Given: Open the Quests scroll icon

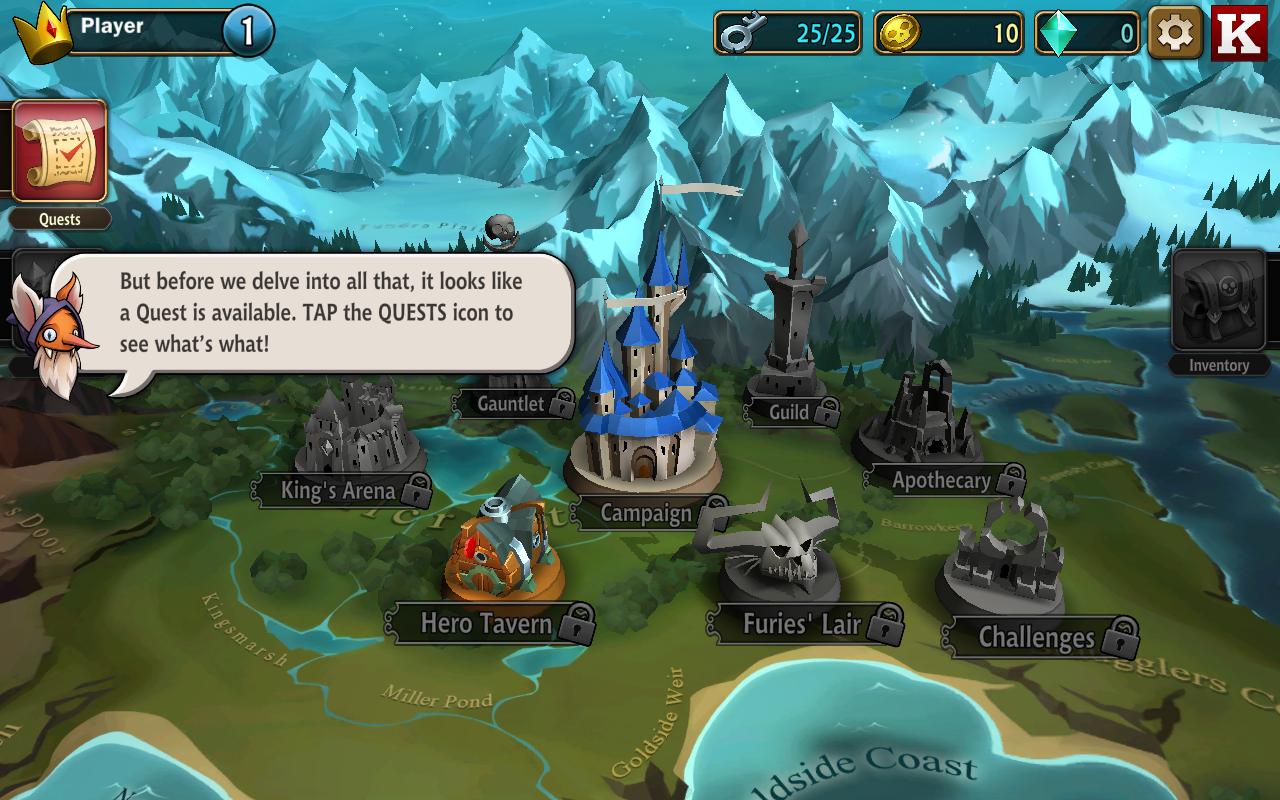Looking at the screenshot, I should coord(59,151).
